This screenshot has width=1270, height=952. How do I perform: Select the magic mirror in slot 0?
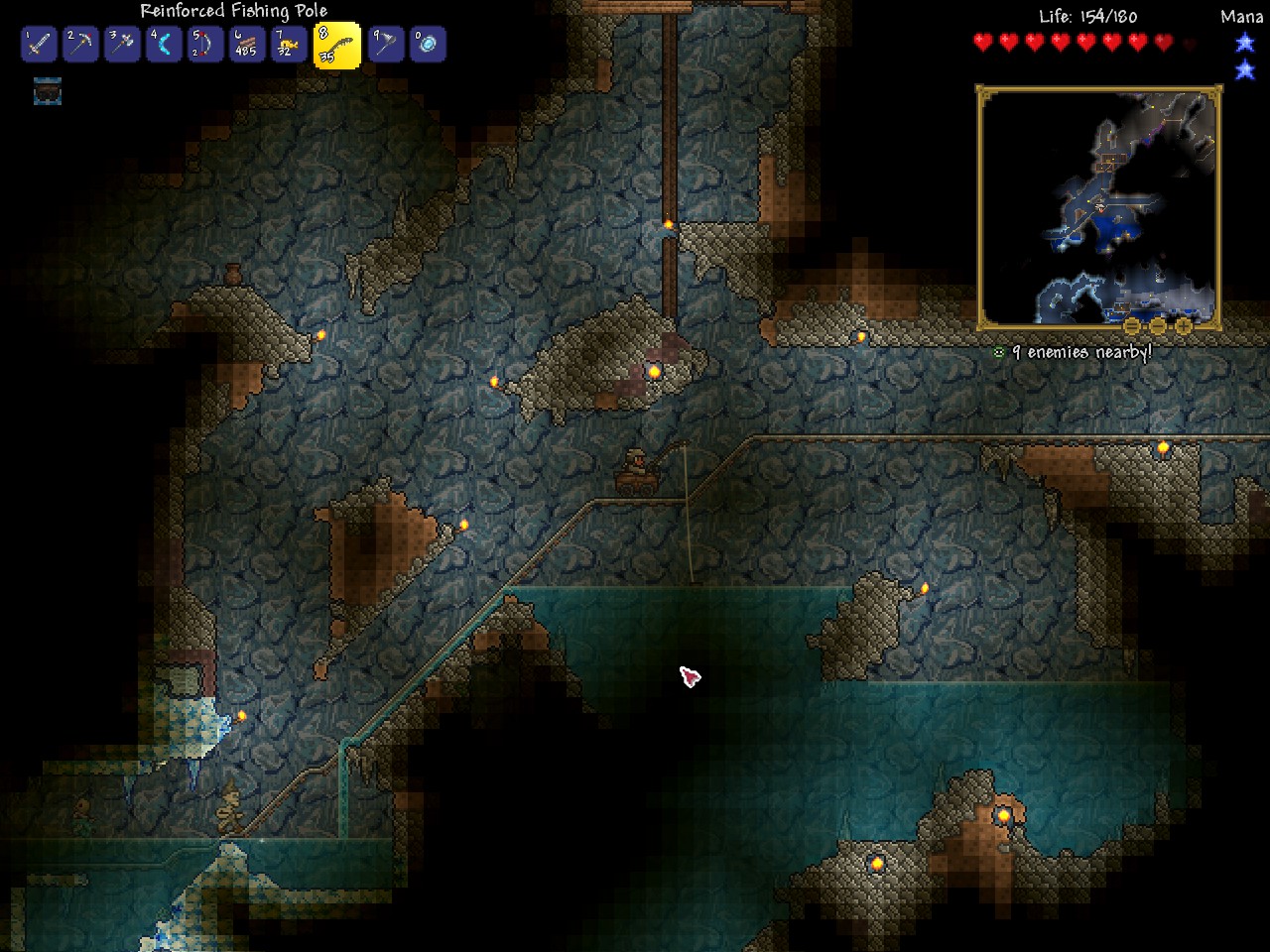428,45
